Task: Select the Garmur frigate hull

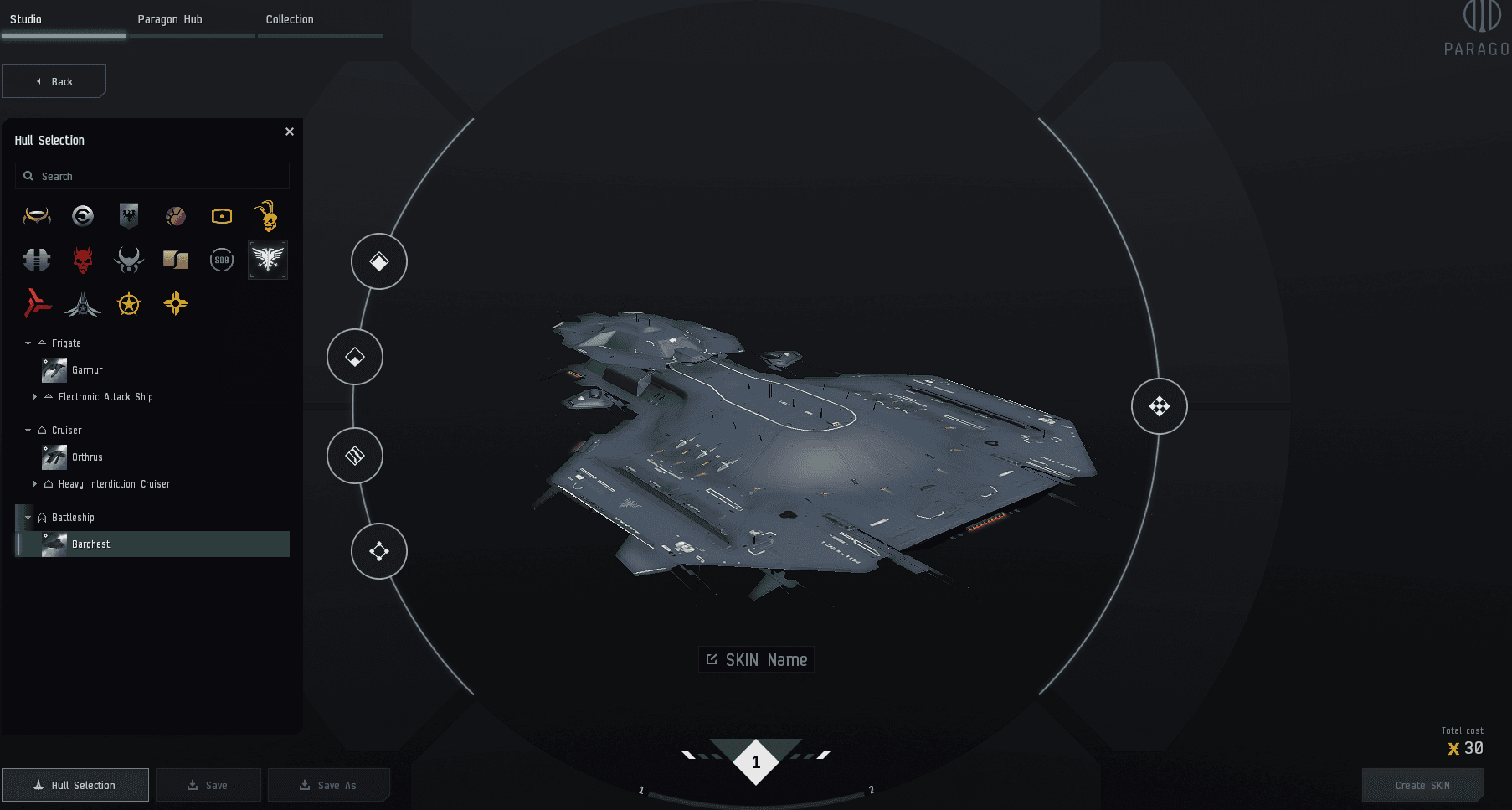Action: coord(87,370)
